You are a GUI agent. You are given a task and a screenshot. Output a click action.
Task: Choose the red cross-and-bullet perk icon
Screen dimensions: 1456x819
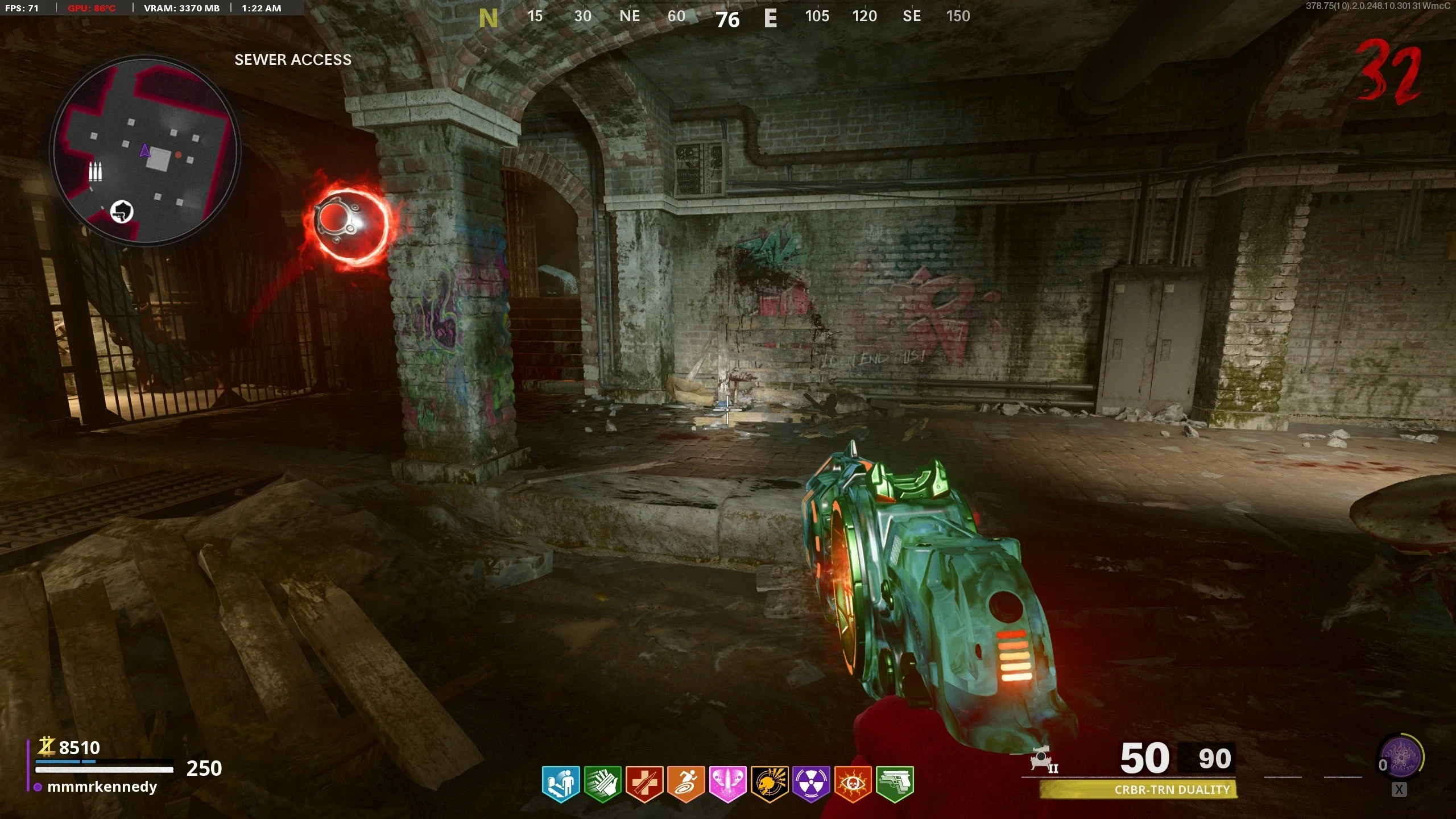[644, 784]
